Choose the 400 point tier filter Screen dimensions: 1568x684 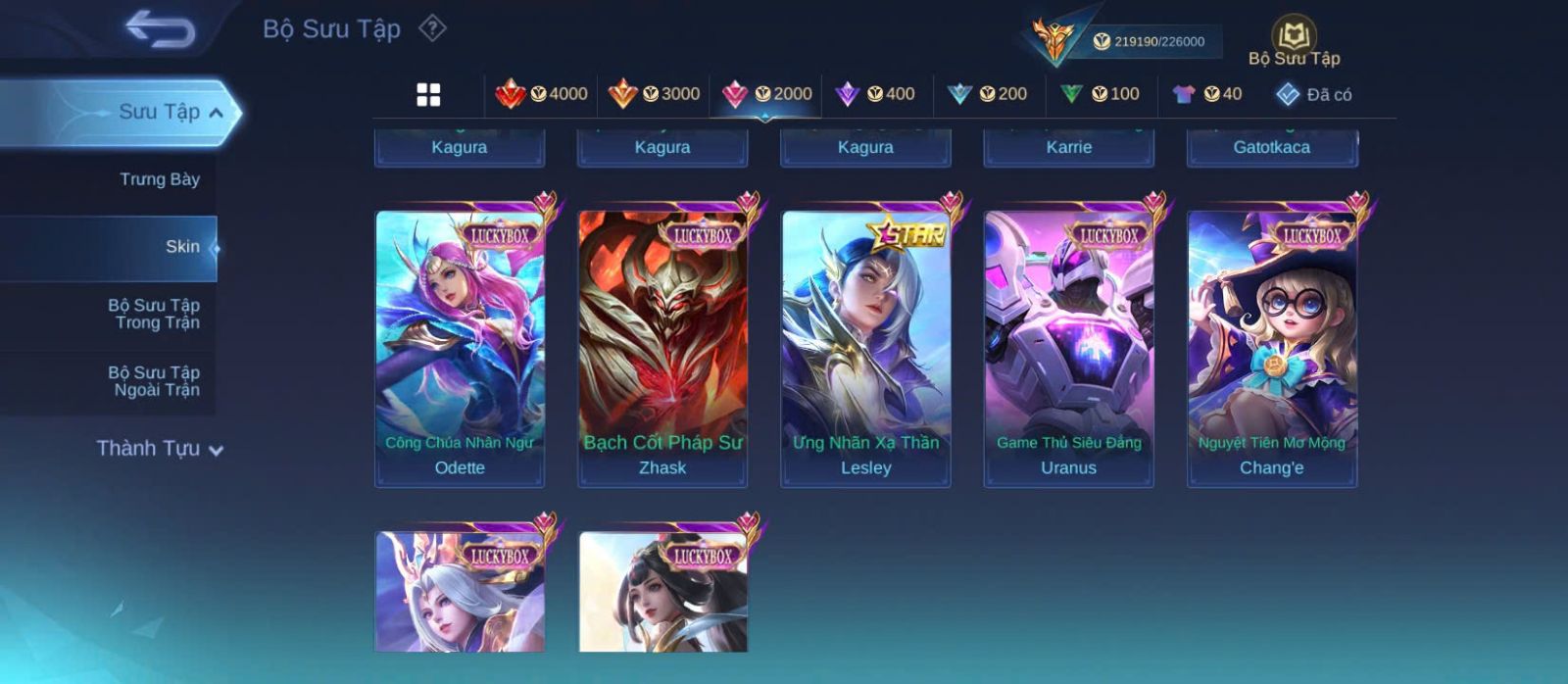(x=875, y=94)
